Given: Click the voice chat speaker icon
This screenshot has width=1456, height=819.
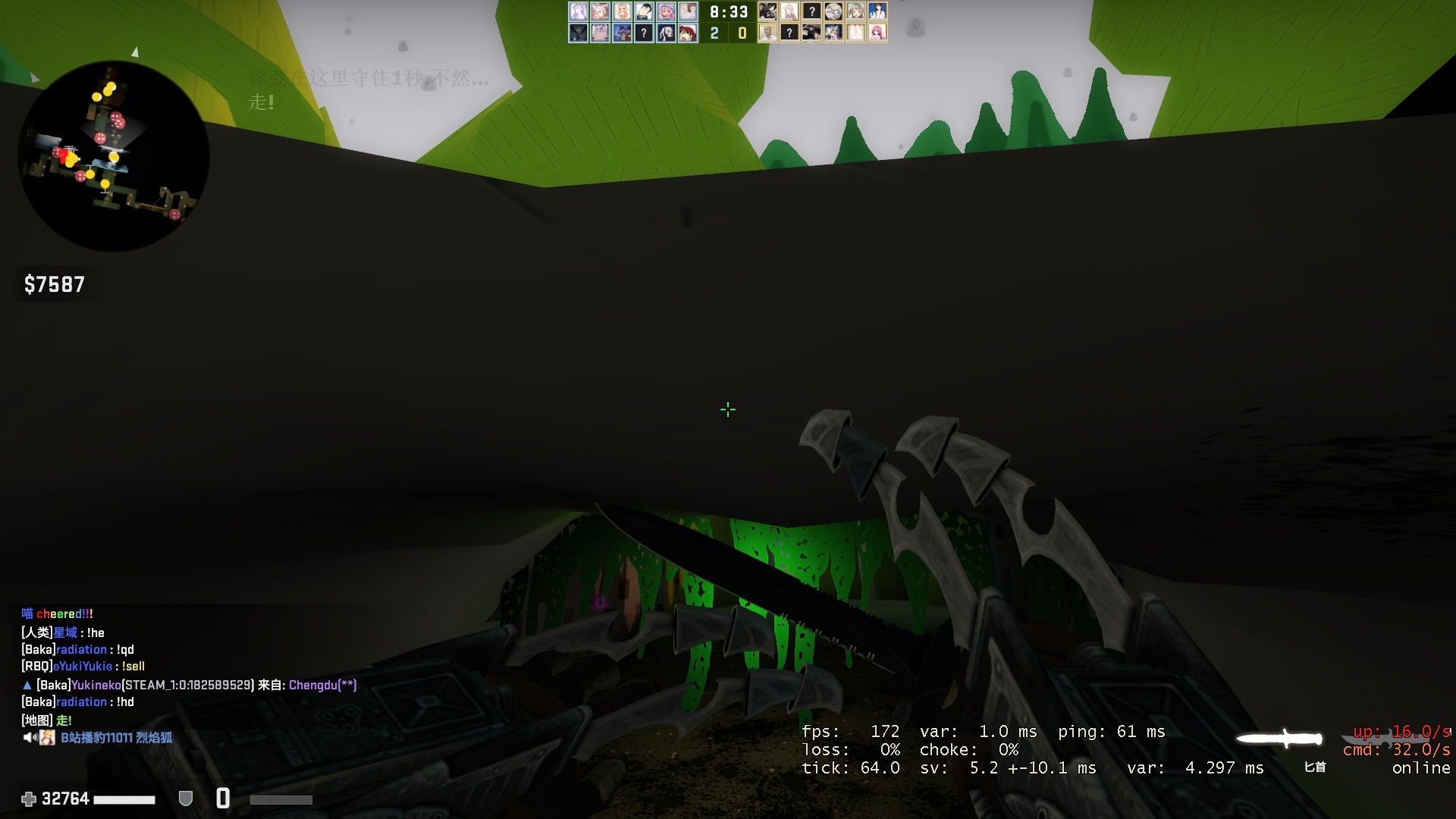Looking at the screenshot, I should (x=30, y=738).
